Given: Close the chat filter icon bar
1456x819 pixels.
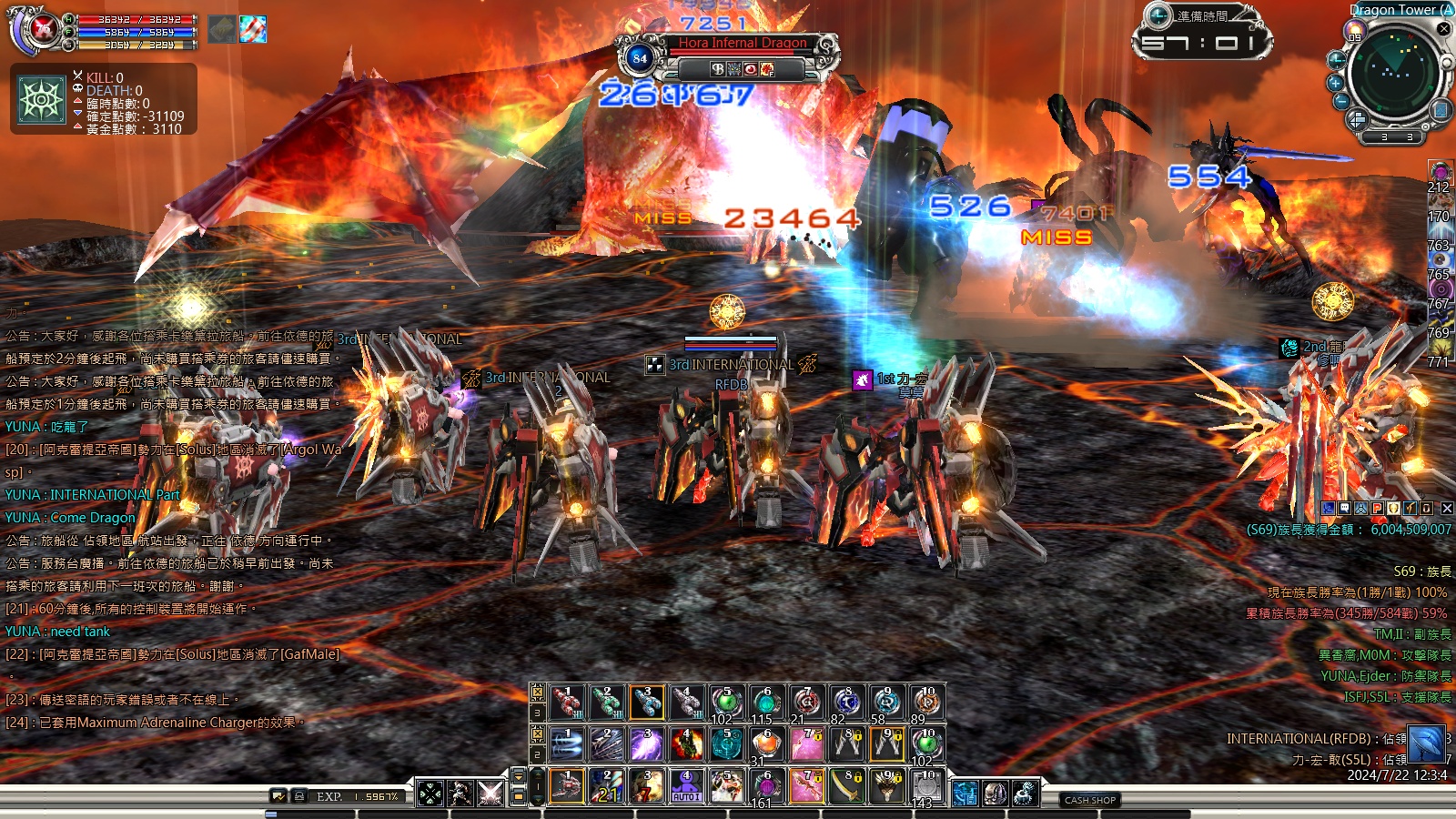Looking at the screenshot, I should click(x=1447, y=509).
